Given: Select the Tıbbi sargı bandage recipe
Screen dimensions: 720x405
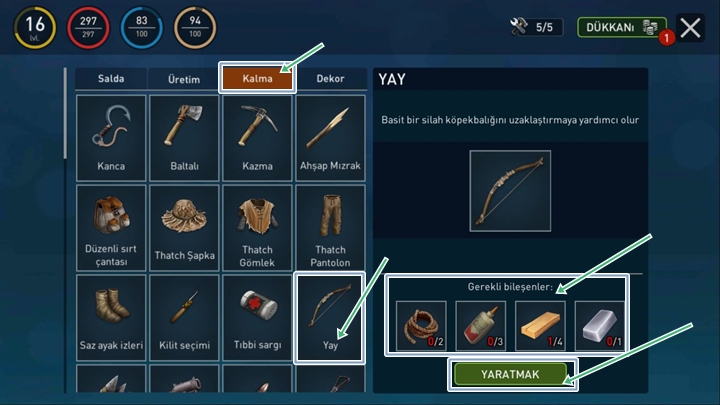Looking at the screenshot, I should (257, 318).
